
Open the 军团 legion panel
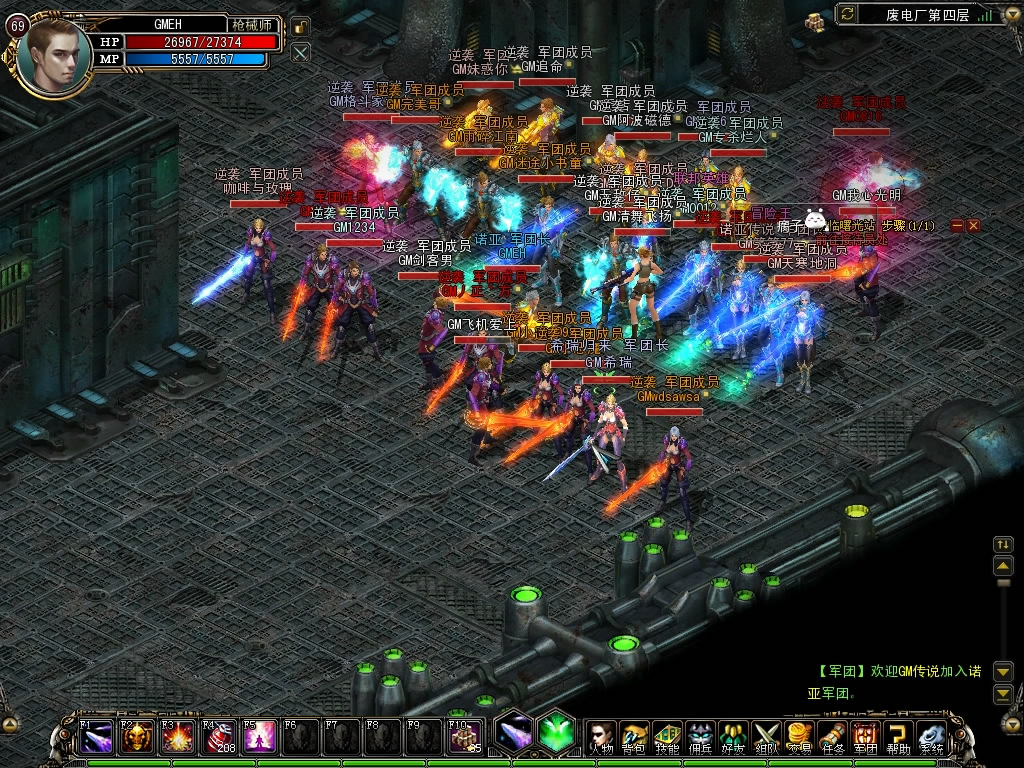click(x=865, y=736)
